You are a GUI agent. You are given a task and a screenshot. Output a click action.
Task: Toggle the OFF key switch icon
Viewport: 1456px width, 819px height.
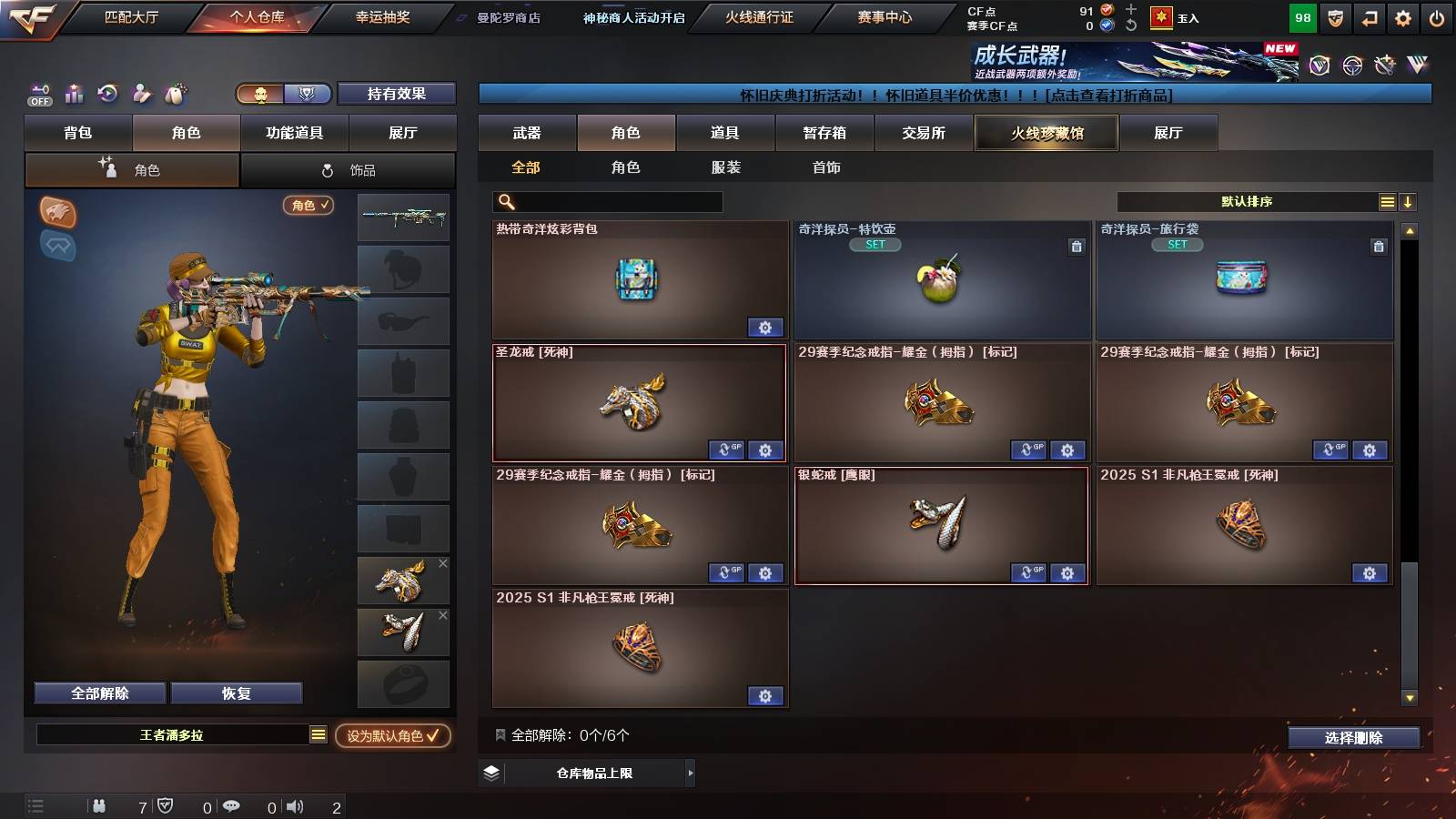coord(39,91)
